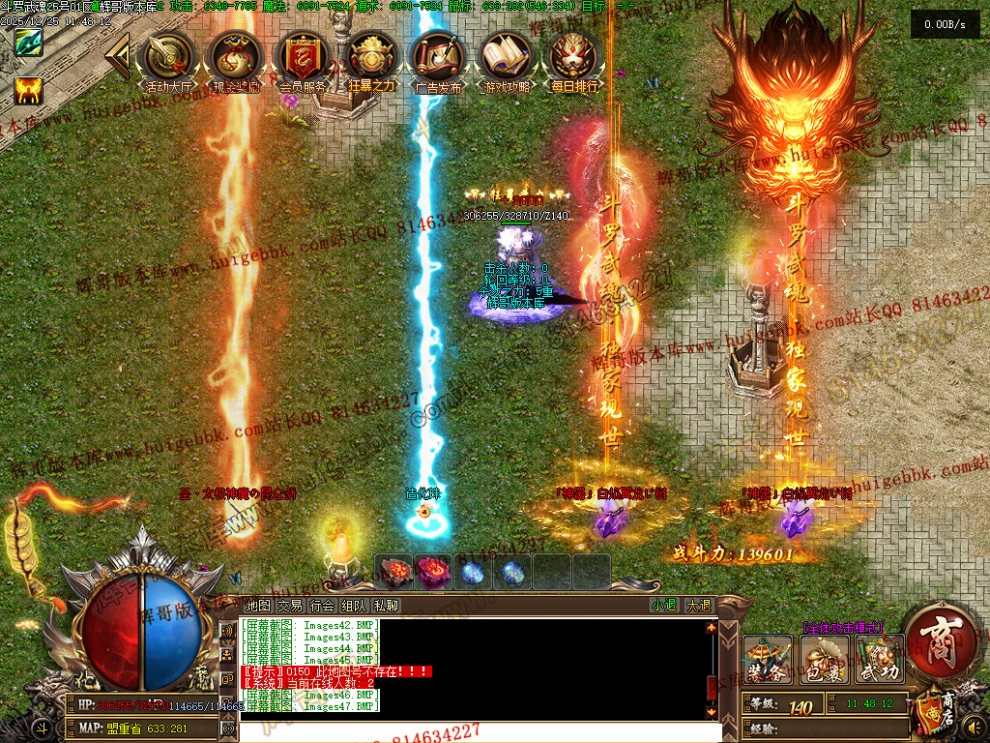
Task: Click the 地图 map tab
Action: coord(259,605)
